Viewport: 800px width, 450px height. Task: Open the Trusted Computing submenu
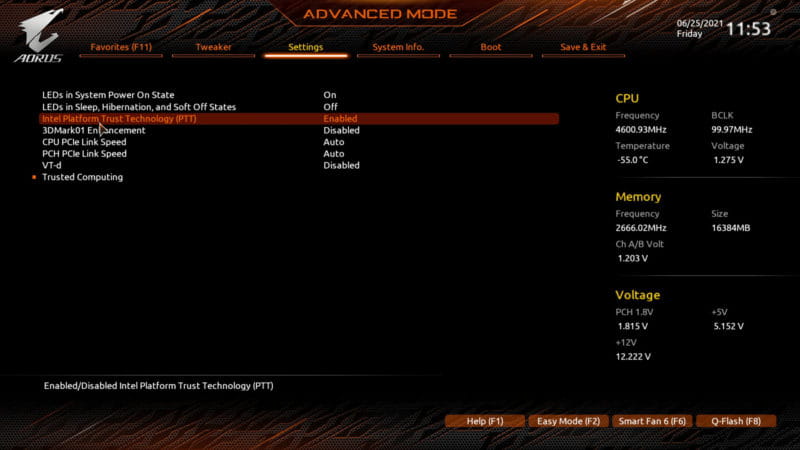point(82,177)
